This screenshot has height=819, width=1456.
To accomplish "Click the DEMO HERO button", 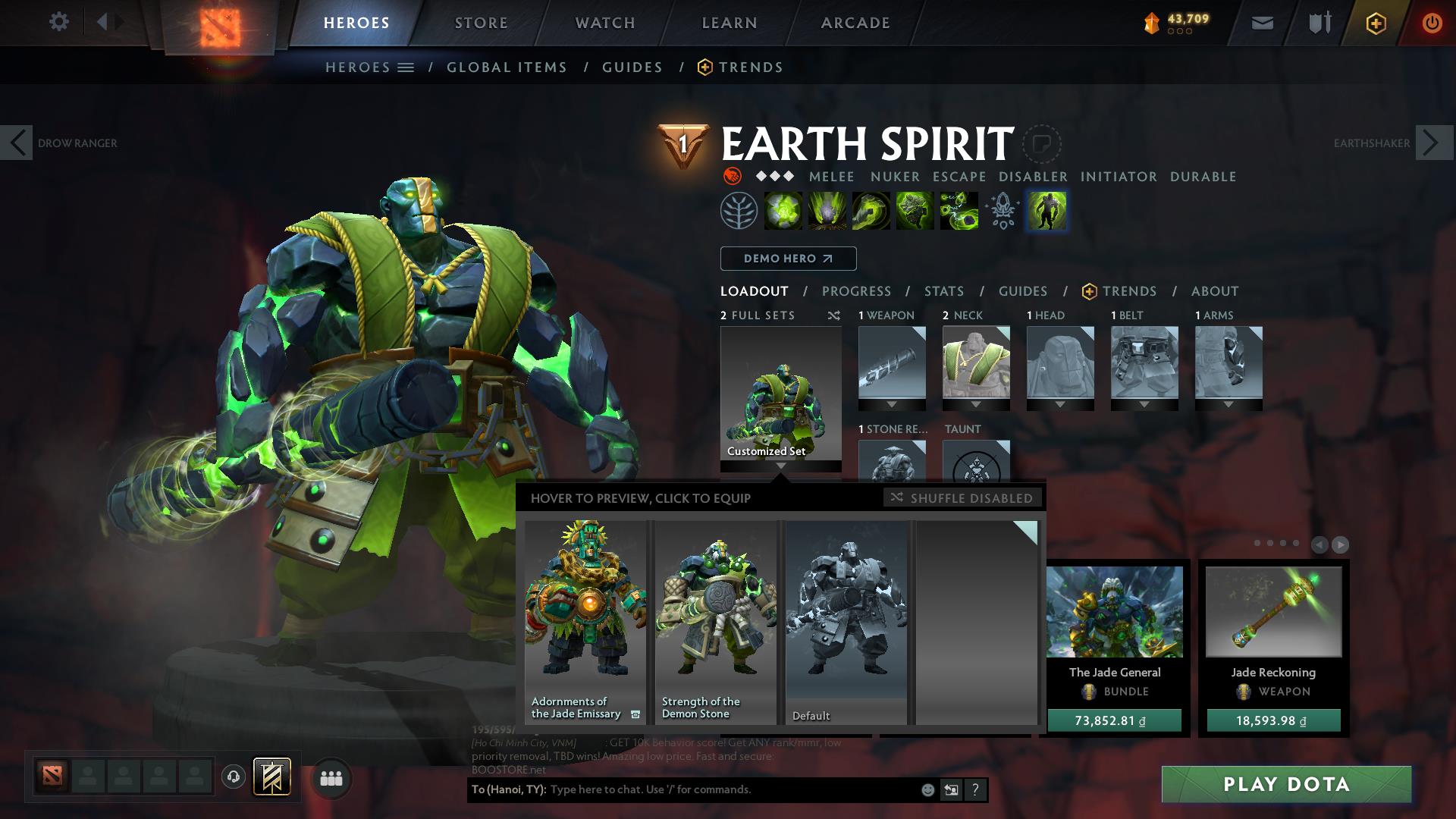I will (x=787, y=259).
